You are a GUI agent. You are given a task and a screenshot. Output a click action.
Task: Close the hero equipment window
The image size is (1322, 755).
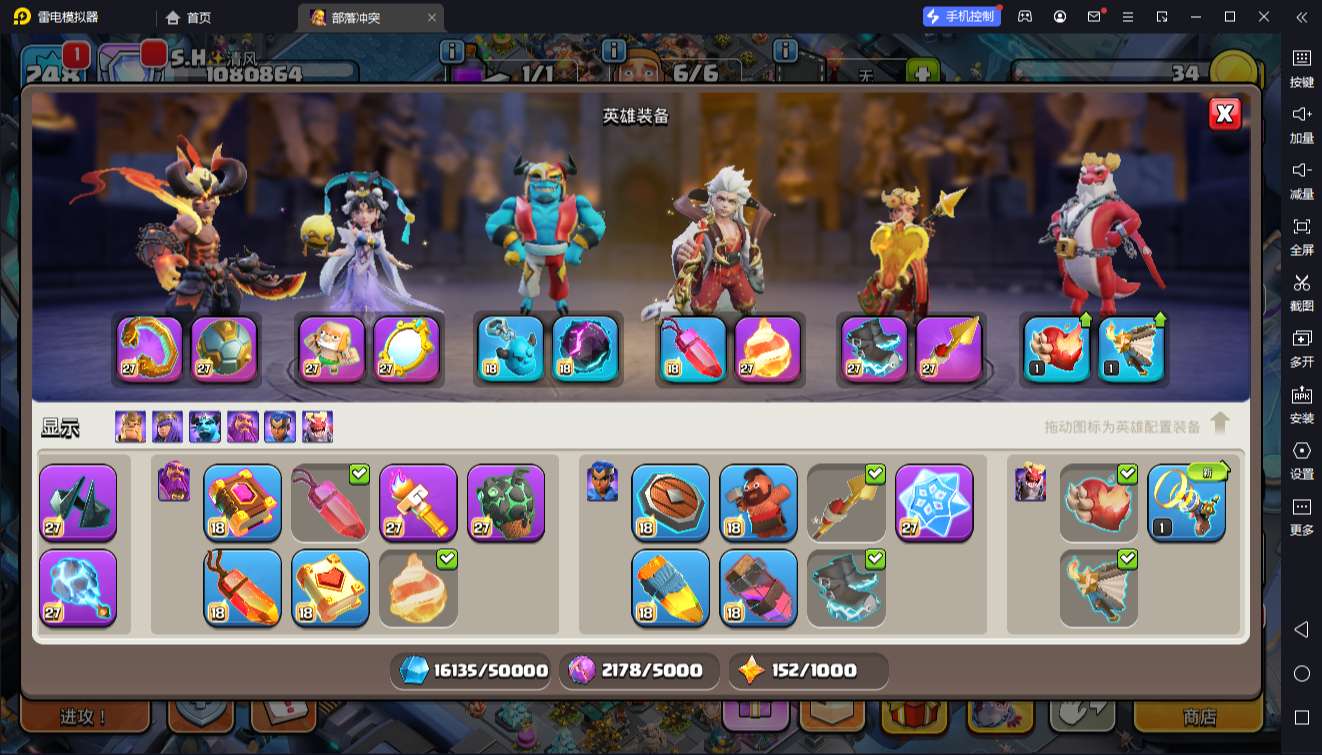click(x=1224, y=114)
